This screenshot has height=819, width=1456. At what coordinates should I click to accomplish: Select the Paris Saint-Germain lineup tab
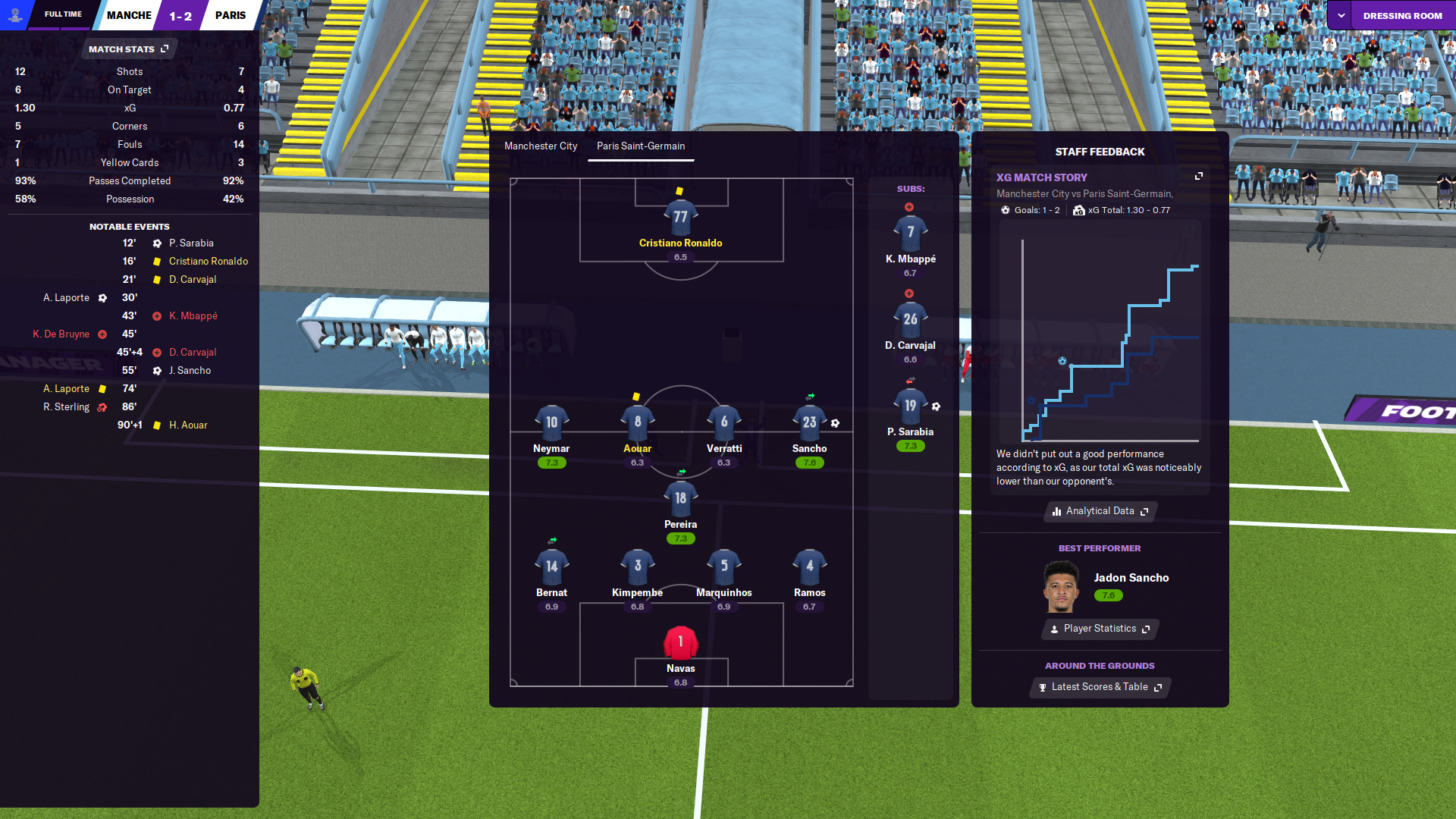coord(641,146)
